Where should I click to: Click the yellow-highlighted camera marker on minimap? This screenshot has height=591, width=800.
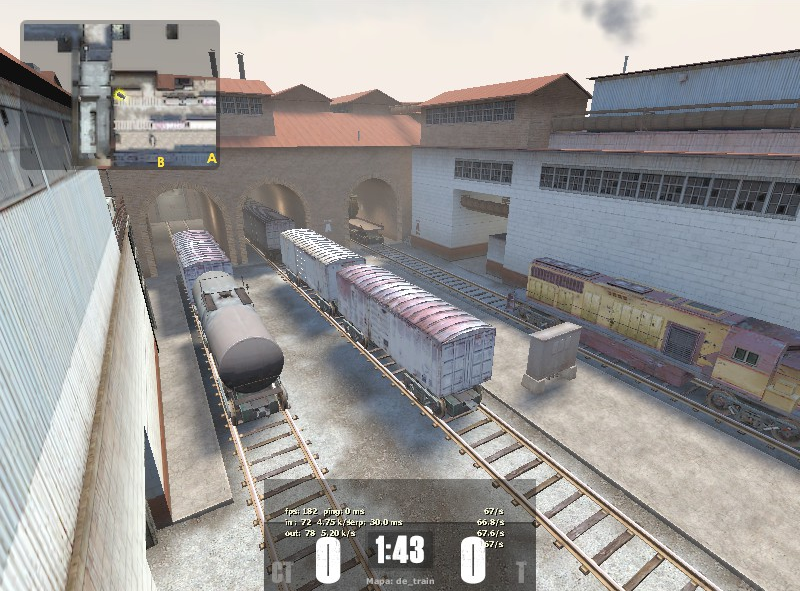point(120,96)
